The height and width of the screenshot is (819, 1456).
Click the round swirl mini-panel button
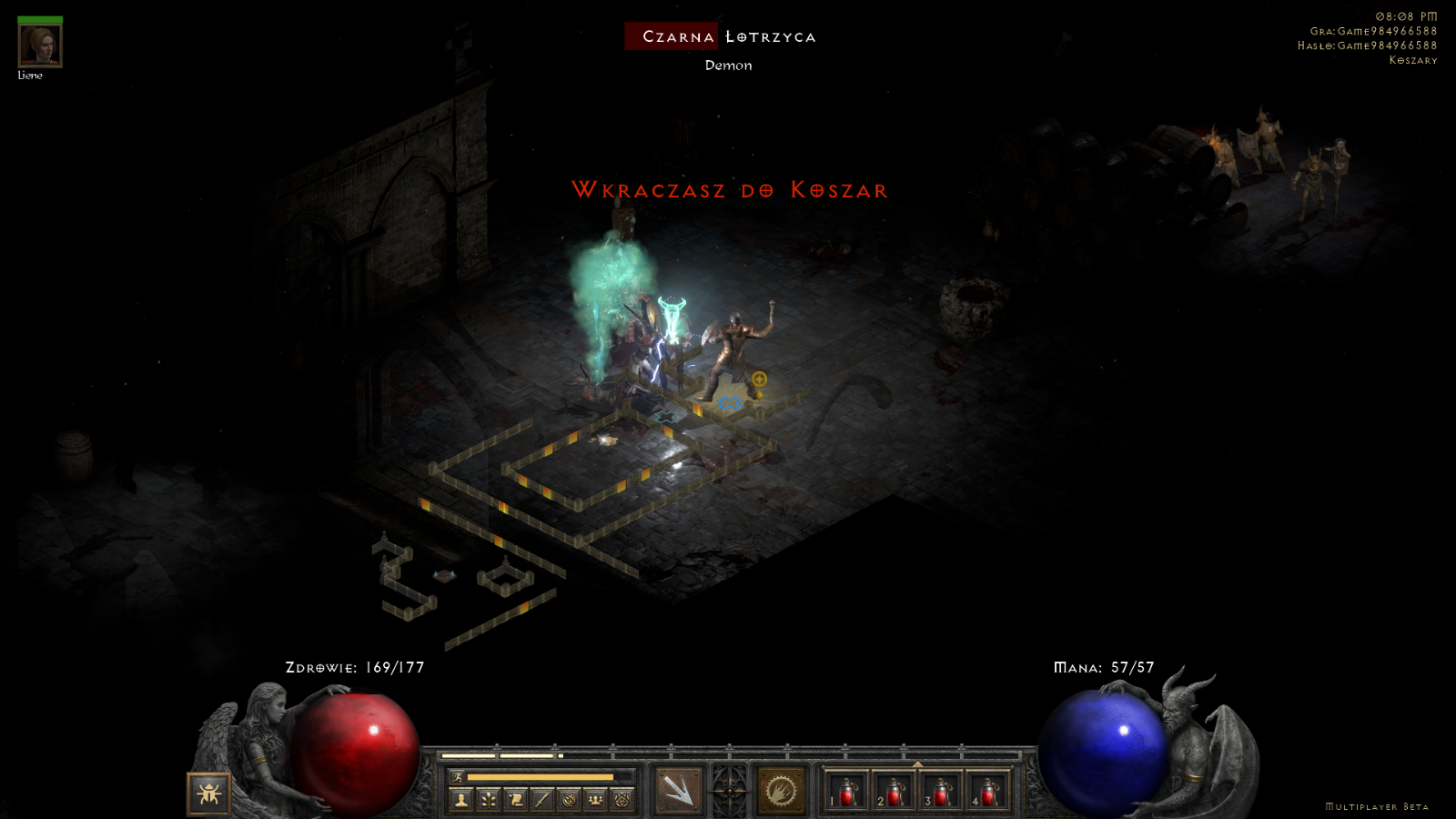pyautogui.click(x=569, y=800)
